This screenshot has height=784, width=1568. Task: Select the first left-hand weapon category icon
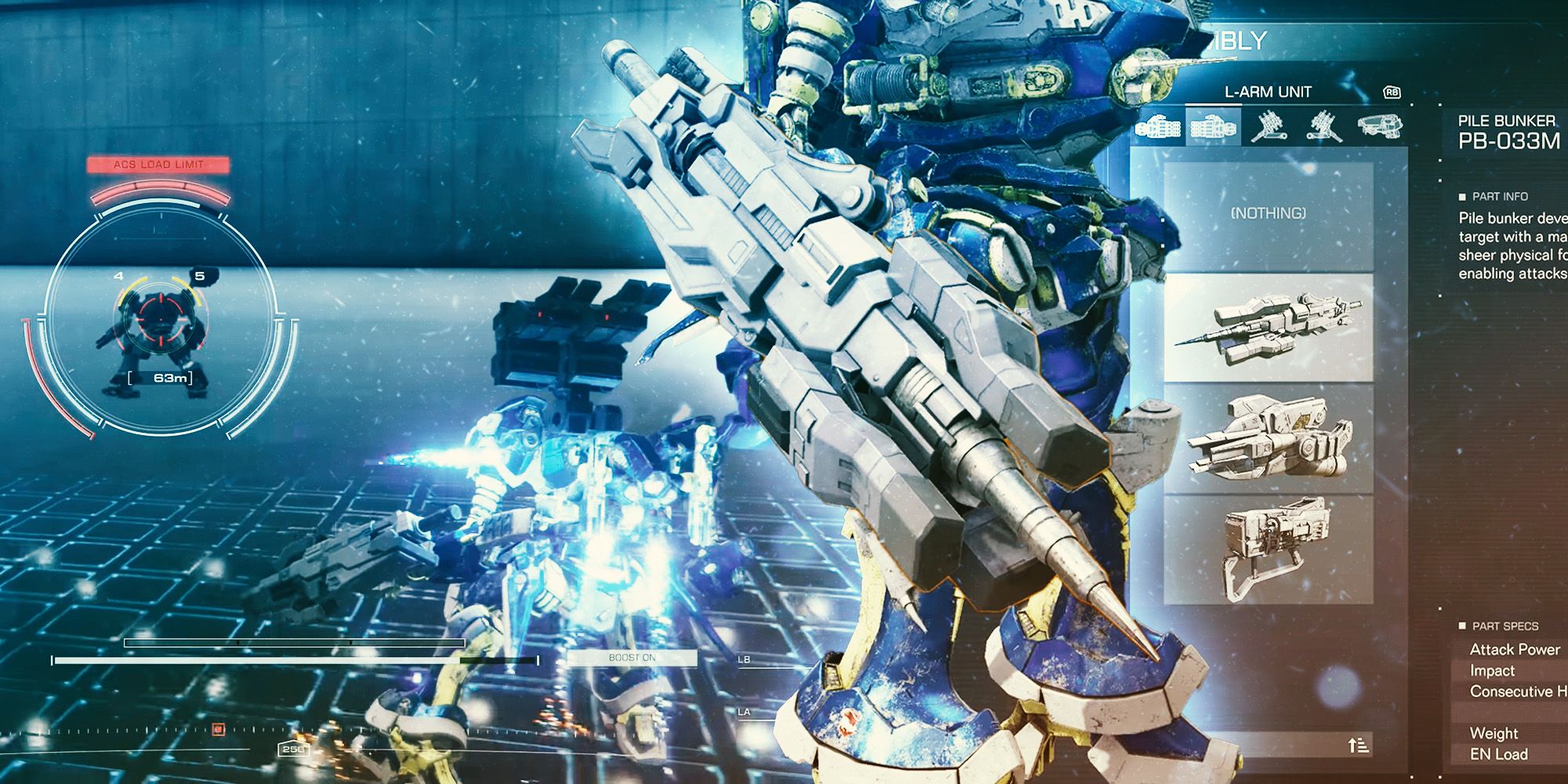tap(1158, 128)
